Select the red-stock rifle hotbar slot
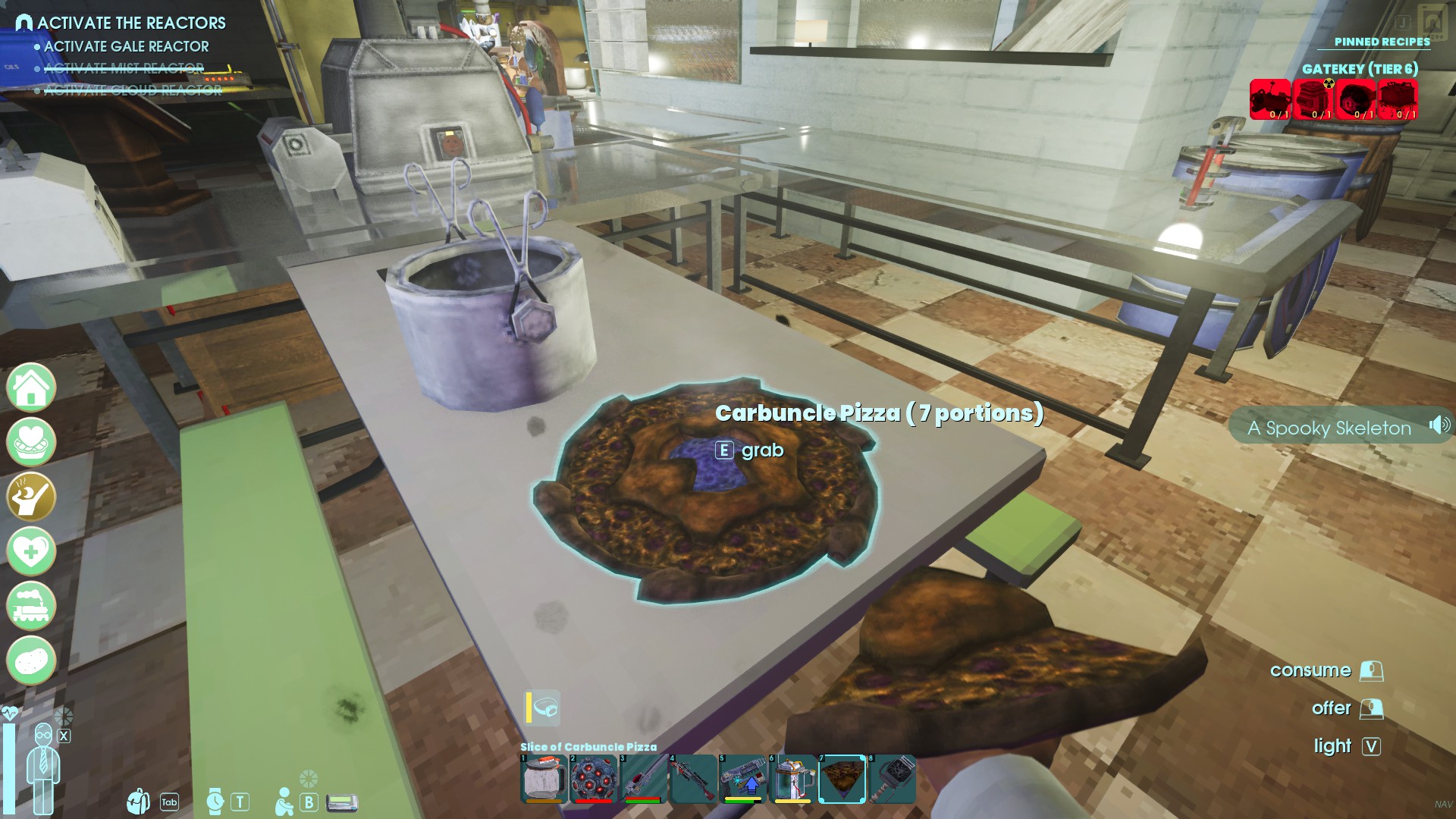Image resolution: width=1456 pixels, height=819 pixels. (x=693, y=779)
